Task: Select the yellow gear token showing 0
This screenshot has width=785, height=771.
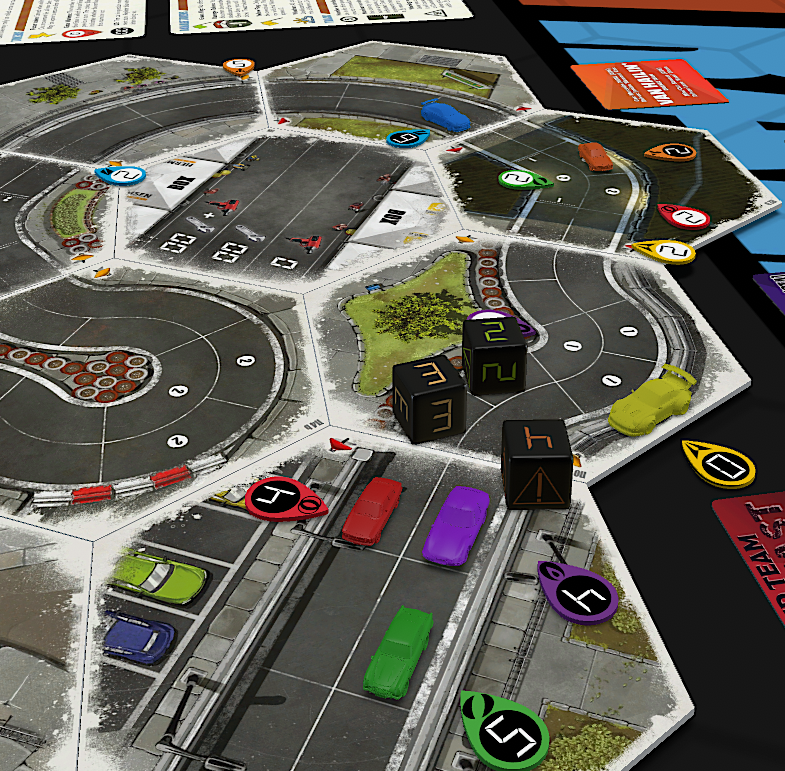Action: pyautogui.click(x=719, y=463)
